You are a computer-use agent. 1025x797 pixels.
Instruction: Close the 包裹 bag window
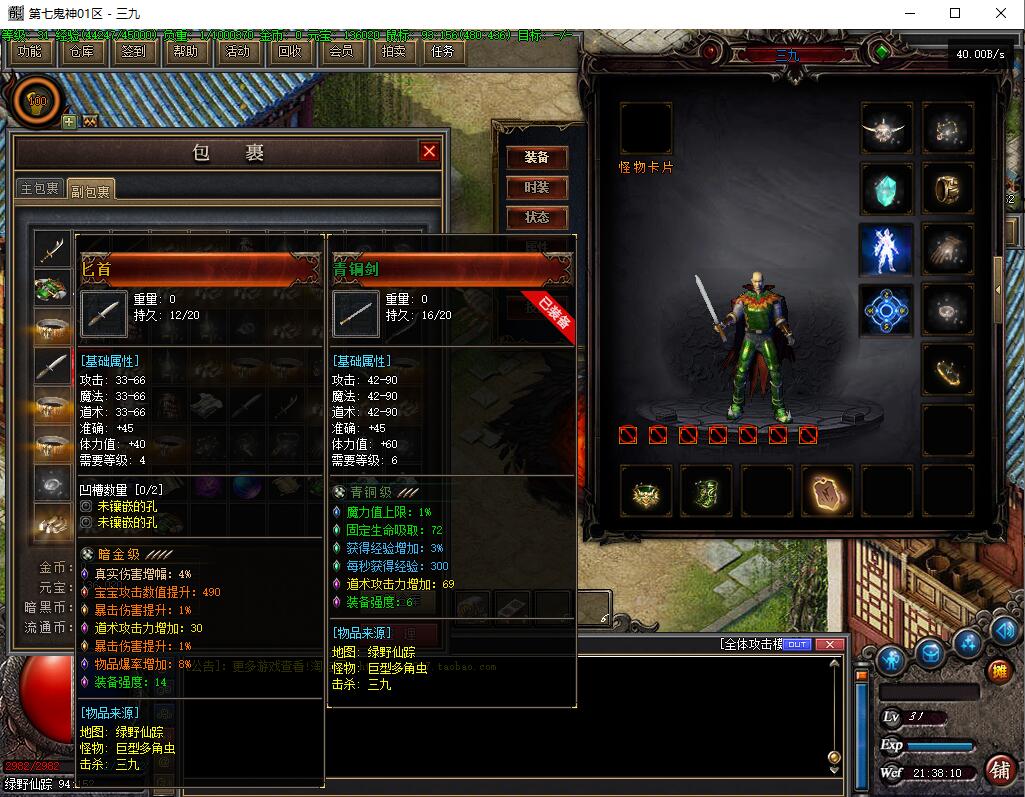tap(429, 151)
